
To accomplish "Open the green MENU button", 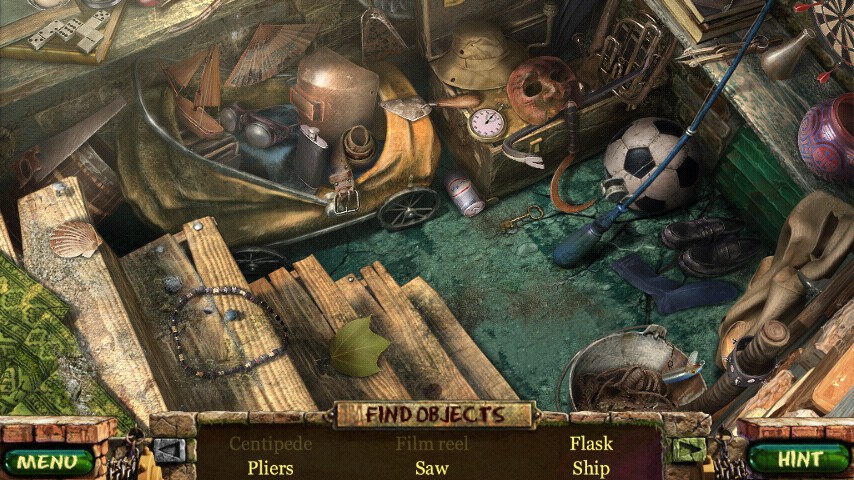I will (x=44, y=461).
